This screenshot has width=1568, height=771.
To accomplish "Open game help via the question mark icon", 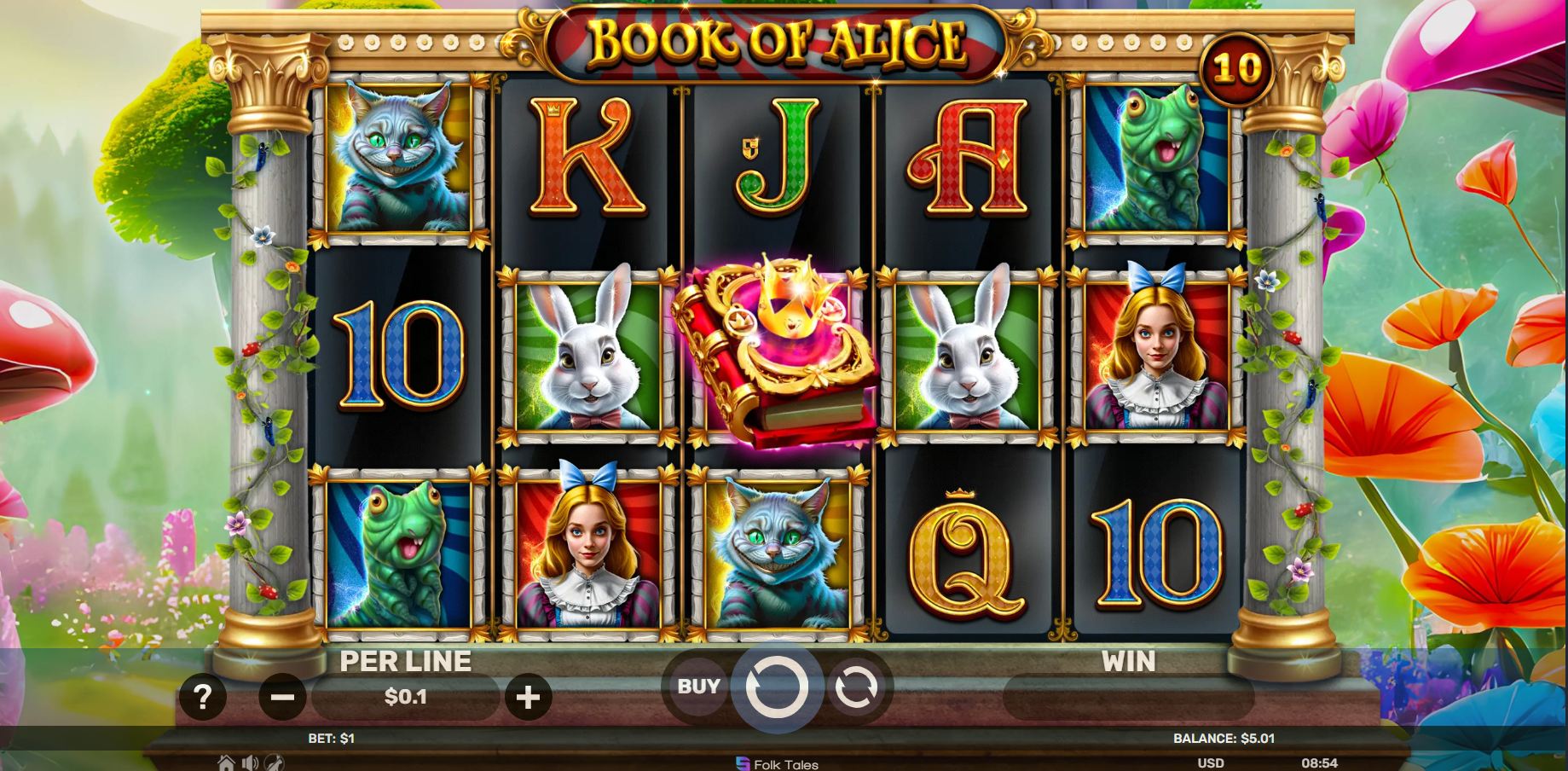I will (201, 697).
